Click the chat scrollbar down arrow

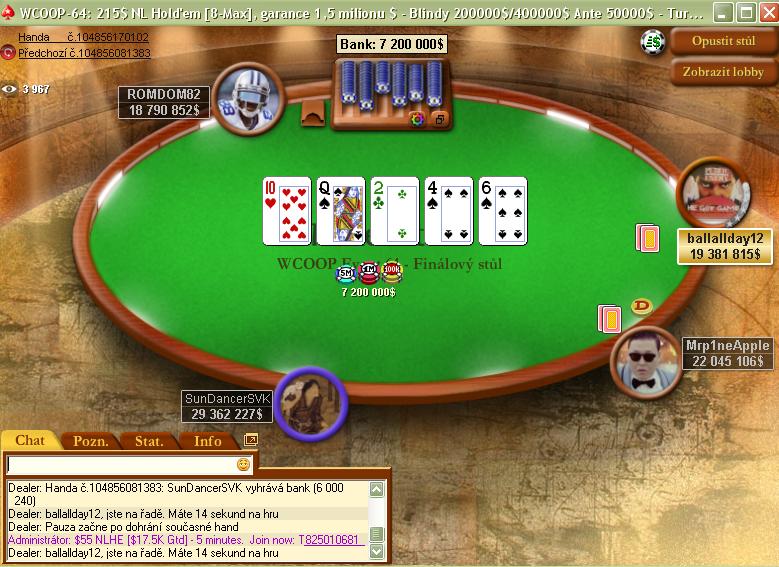[377, 551]
